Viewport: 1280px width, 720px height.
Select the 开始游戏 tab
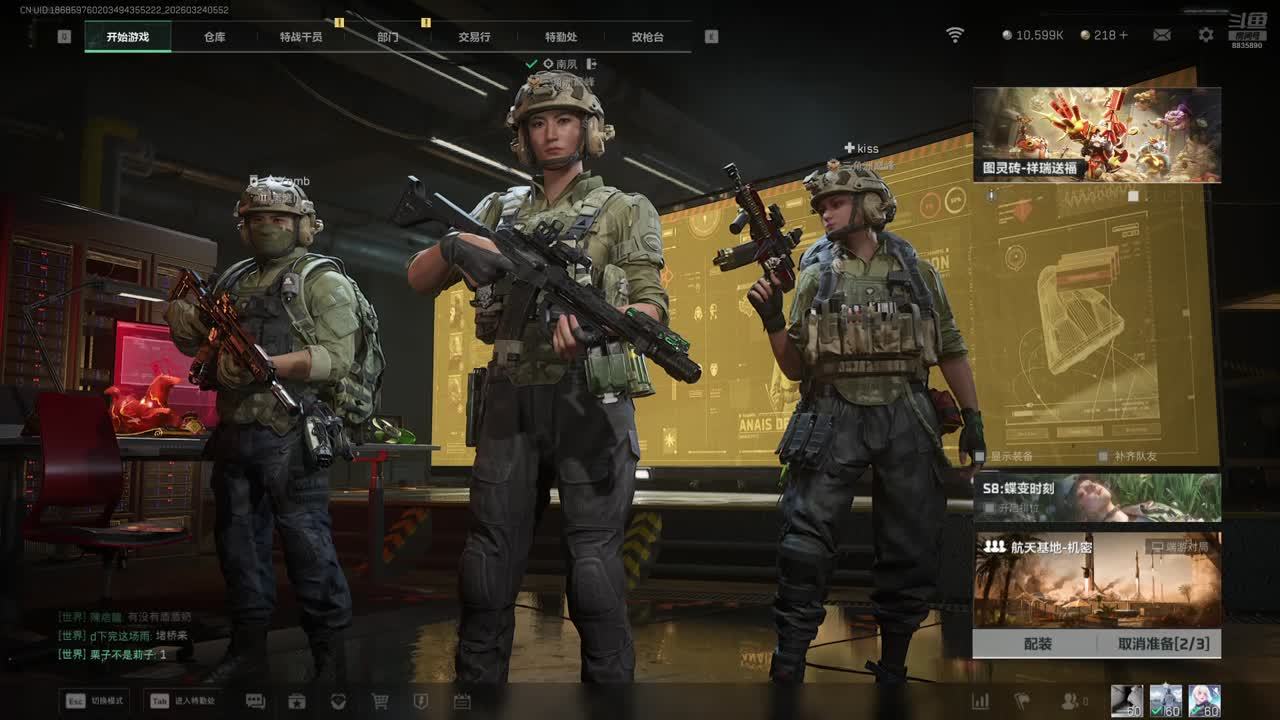[x=128, y=37]
